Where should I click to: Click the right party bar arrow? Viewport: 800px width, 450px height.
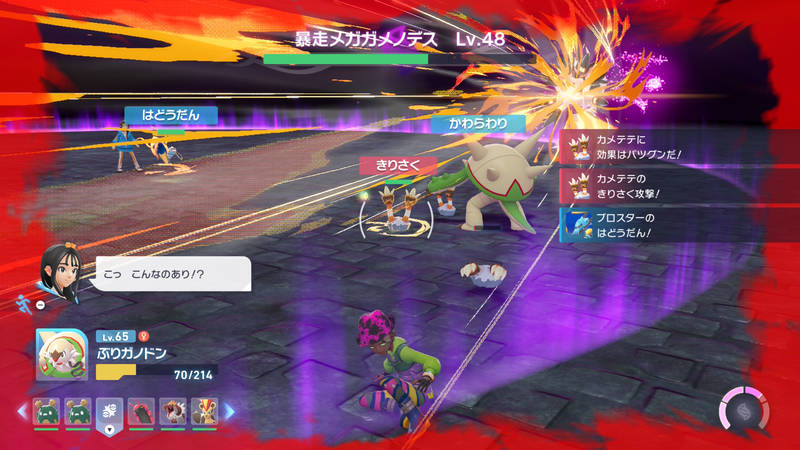[229, 411]
